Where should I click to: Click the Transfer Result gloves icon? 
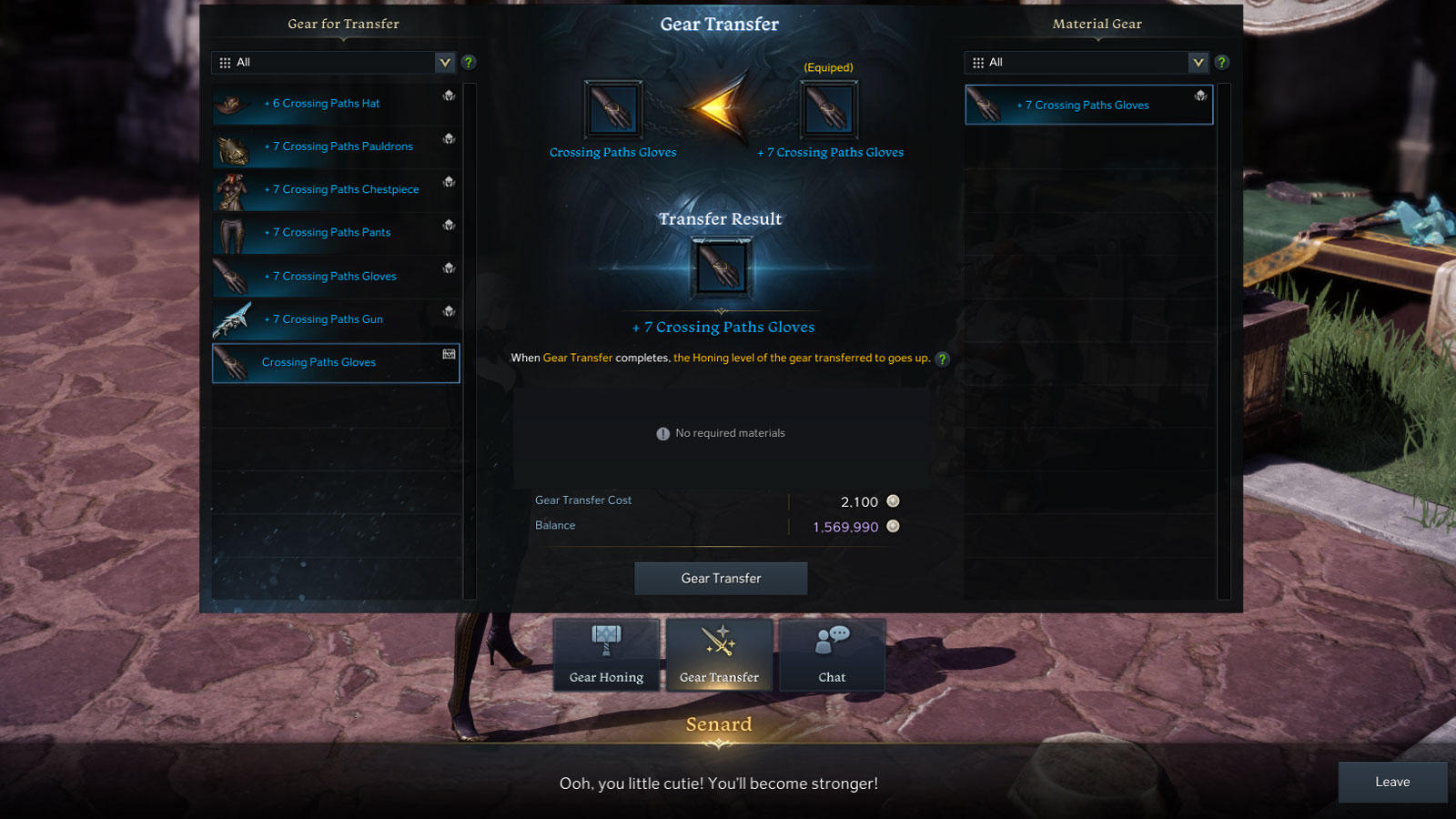pos(721,267)
